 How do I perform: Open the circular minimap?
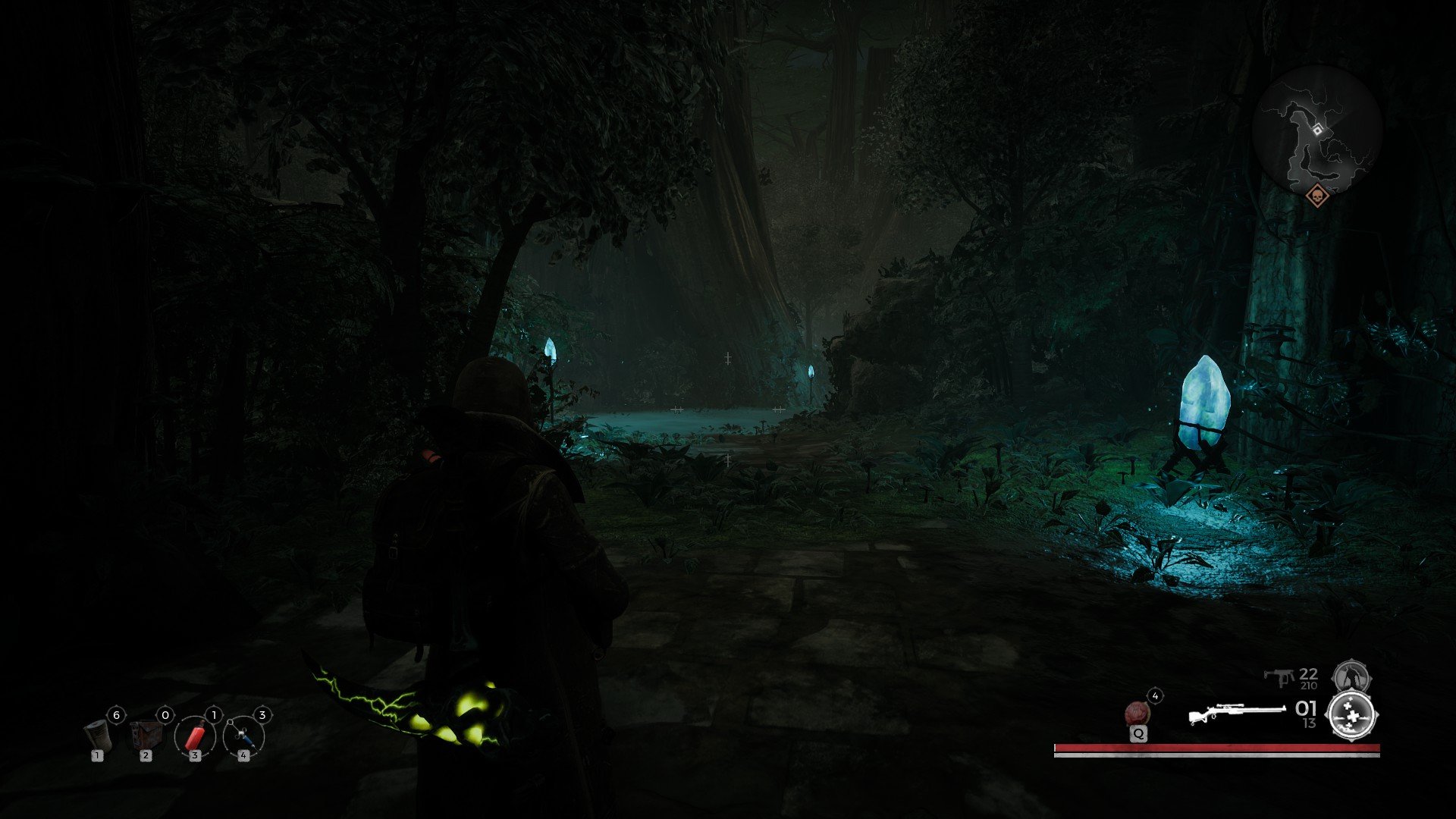[x=1317, y=130]
